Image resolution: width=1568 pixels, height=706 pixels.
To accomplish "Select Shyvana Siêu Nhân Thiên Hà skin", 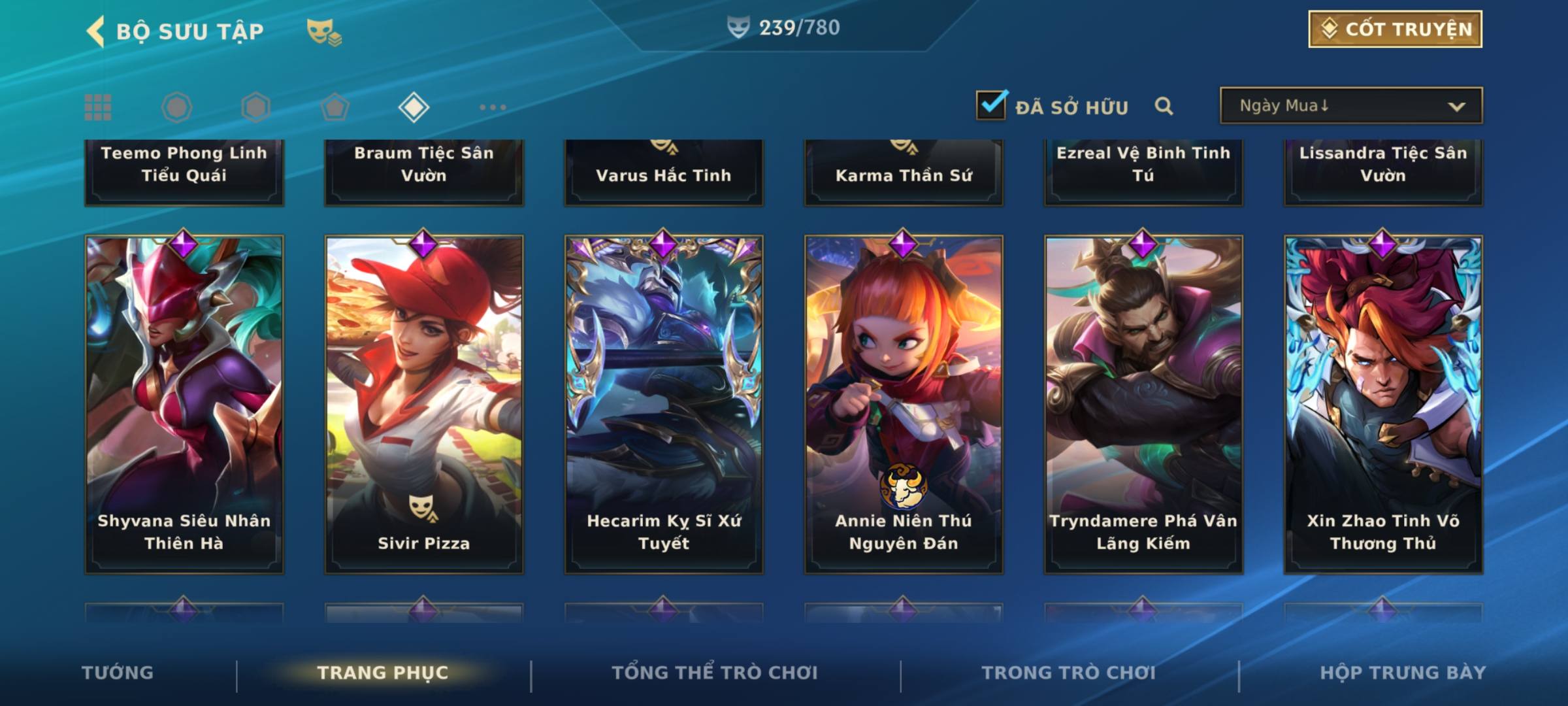I will 184,404.
